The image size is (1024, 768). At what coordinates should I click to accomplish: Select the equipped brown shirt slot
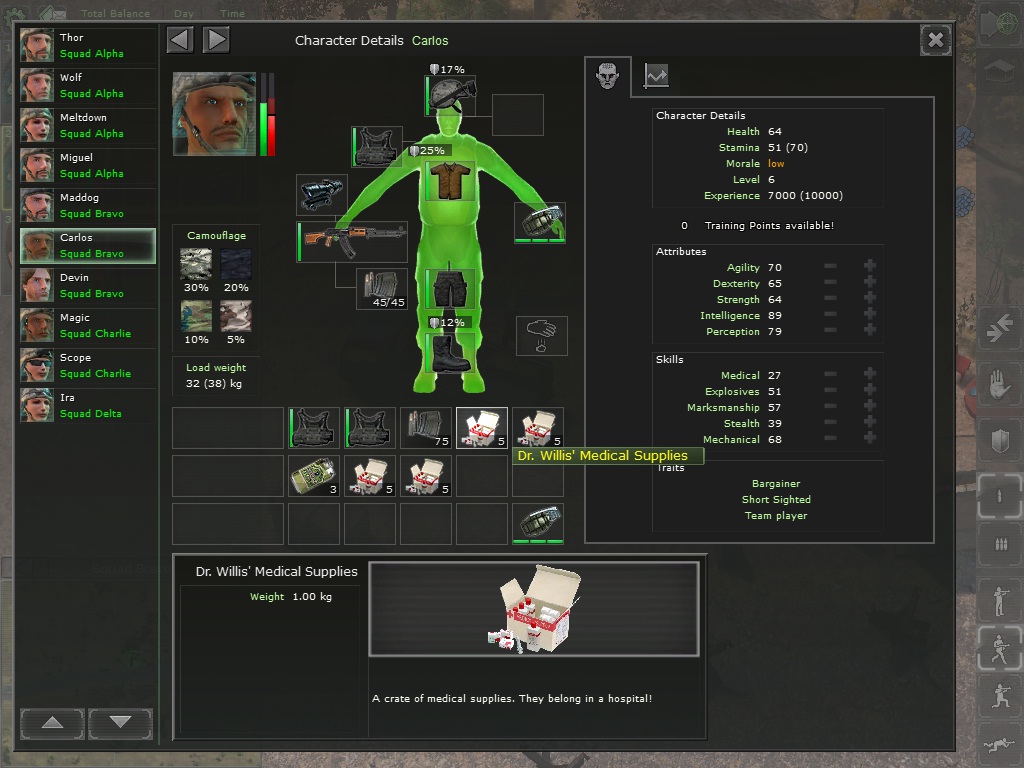(451, 181)
